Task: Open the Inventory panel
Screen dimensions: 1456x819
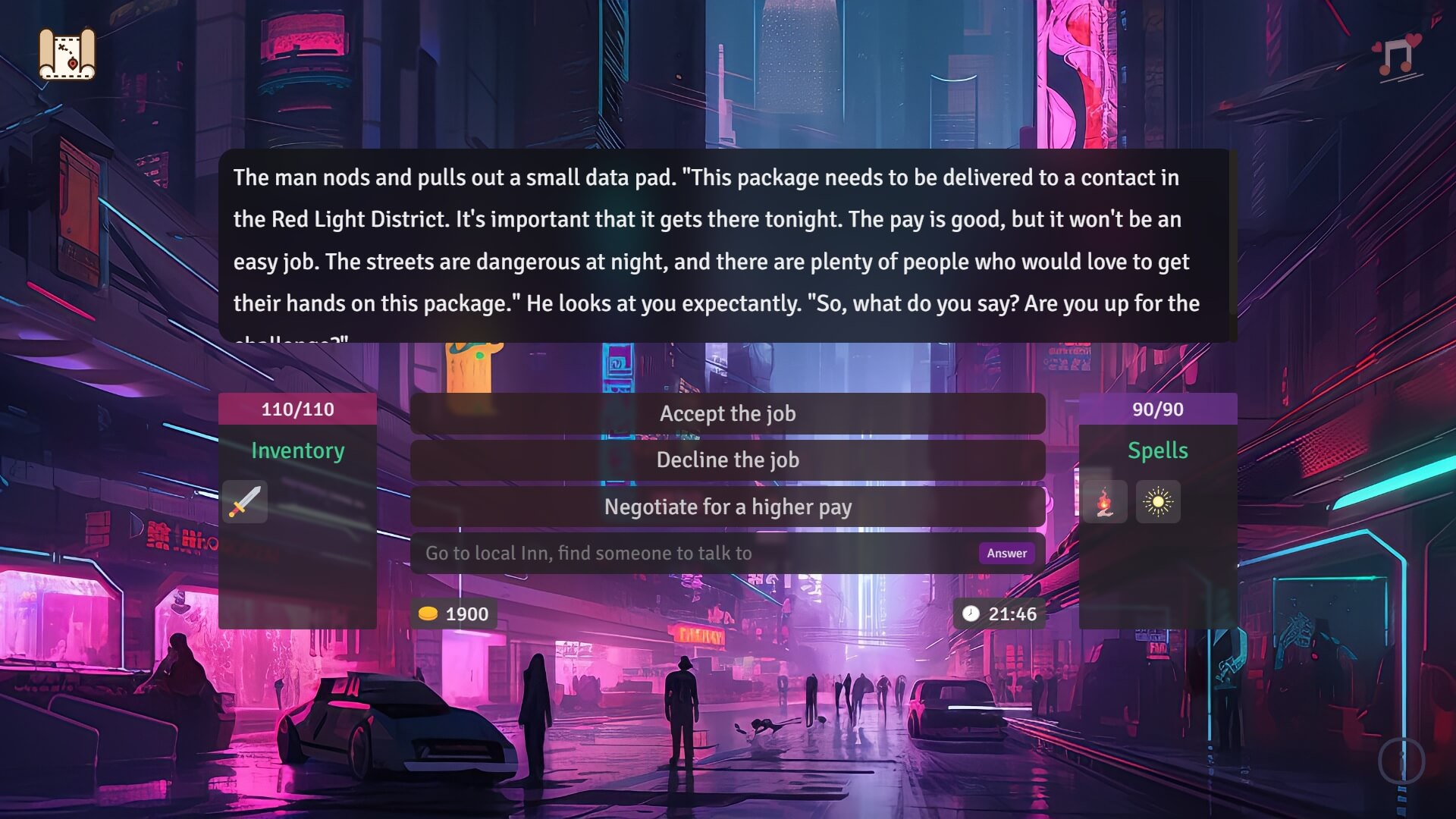Action: pyautogui.click(x=297, y=450)
